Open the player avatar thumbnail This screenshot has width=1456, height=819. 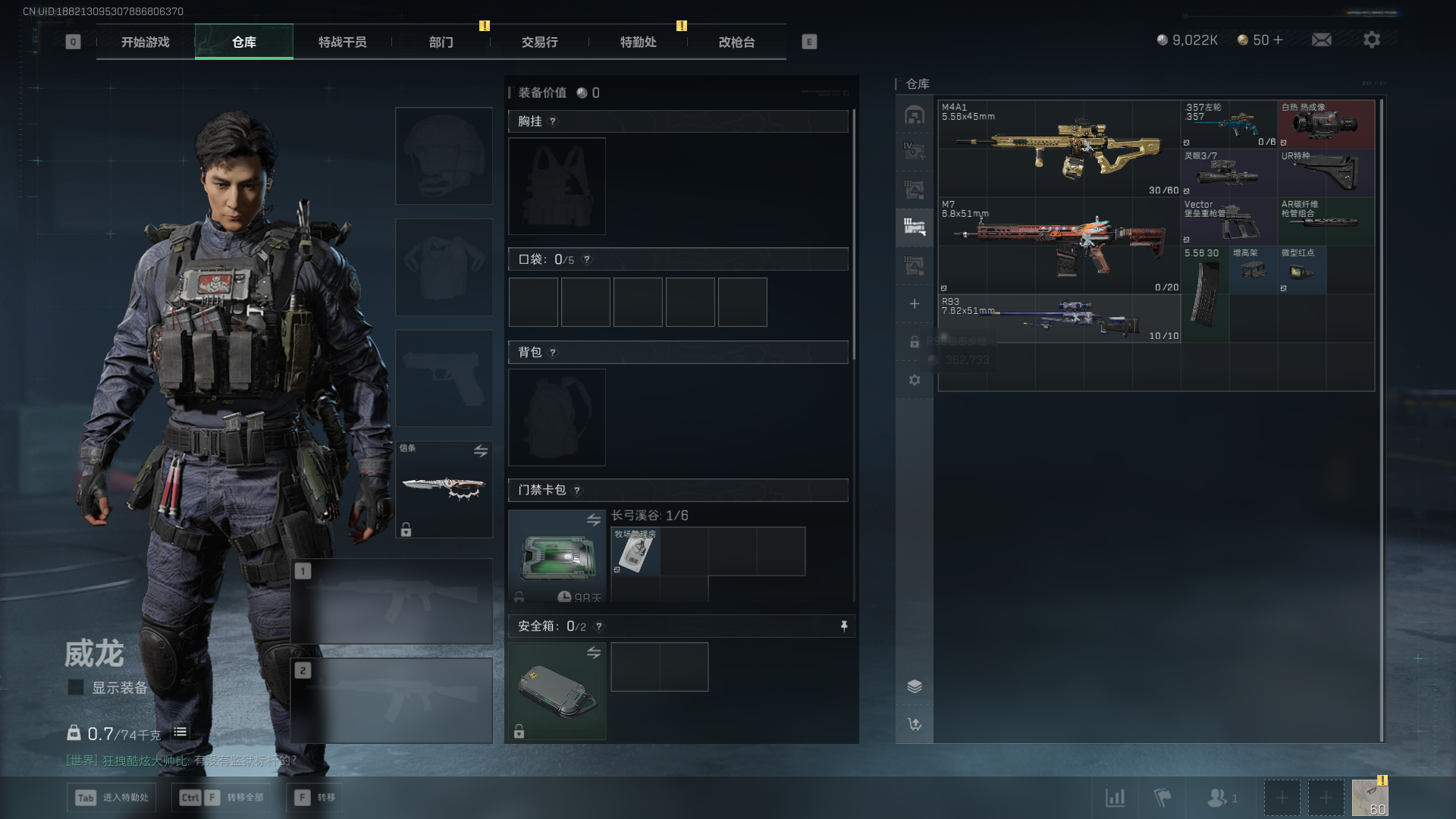coord(1370,798)
